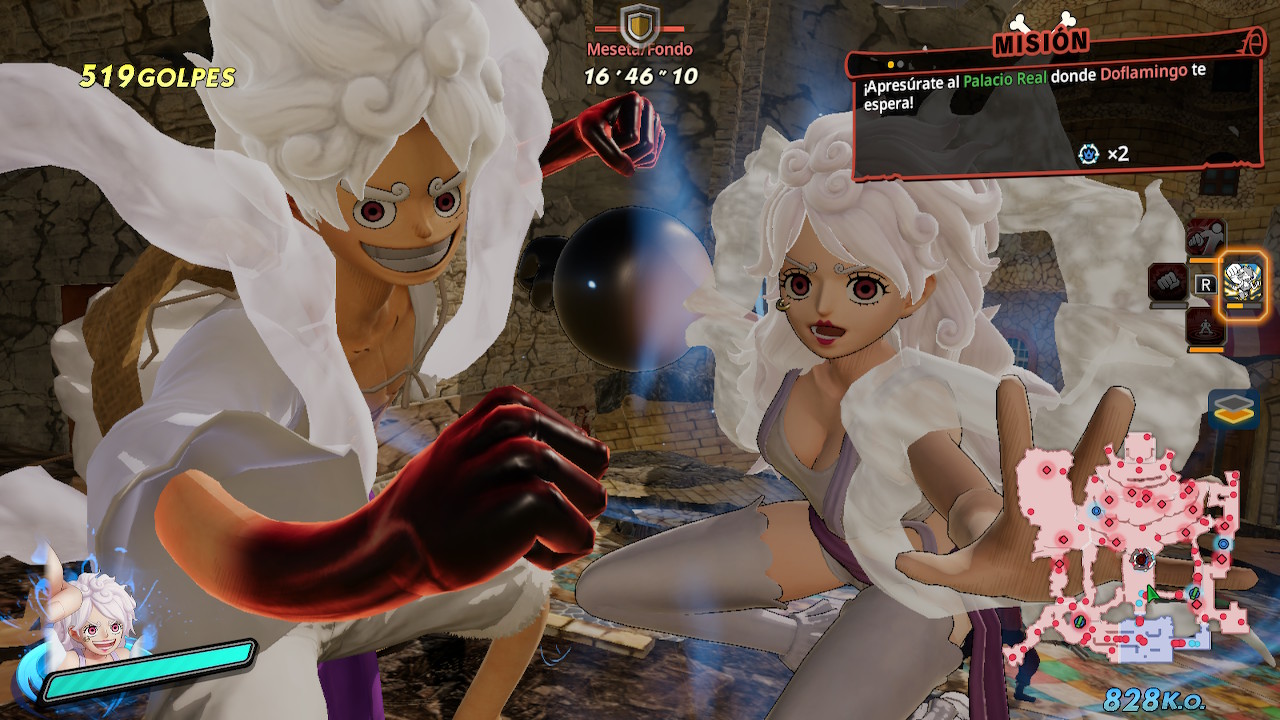Viewport: 1280px width, 720px height.
Task: Activate the highlighted Gear 5 transformation skill
Action: pyautogui.click(x=1244, y=283)
